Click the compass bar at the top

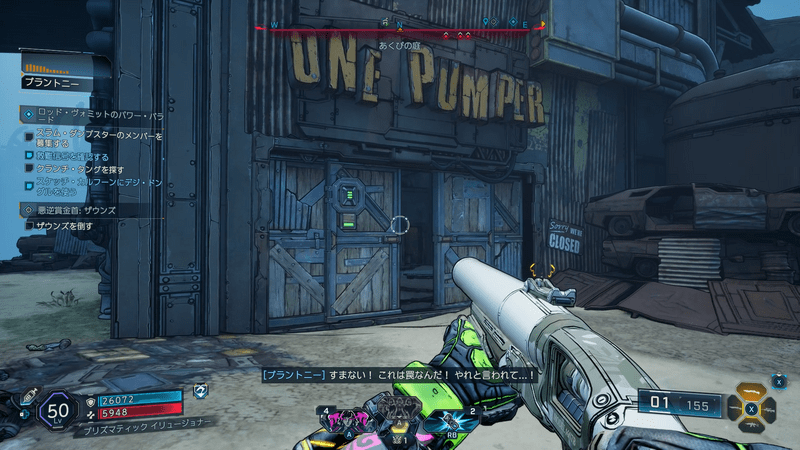coord(400,29)
